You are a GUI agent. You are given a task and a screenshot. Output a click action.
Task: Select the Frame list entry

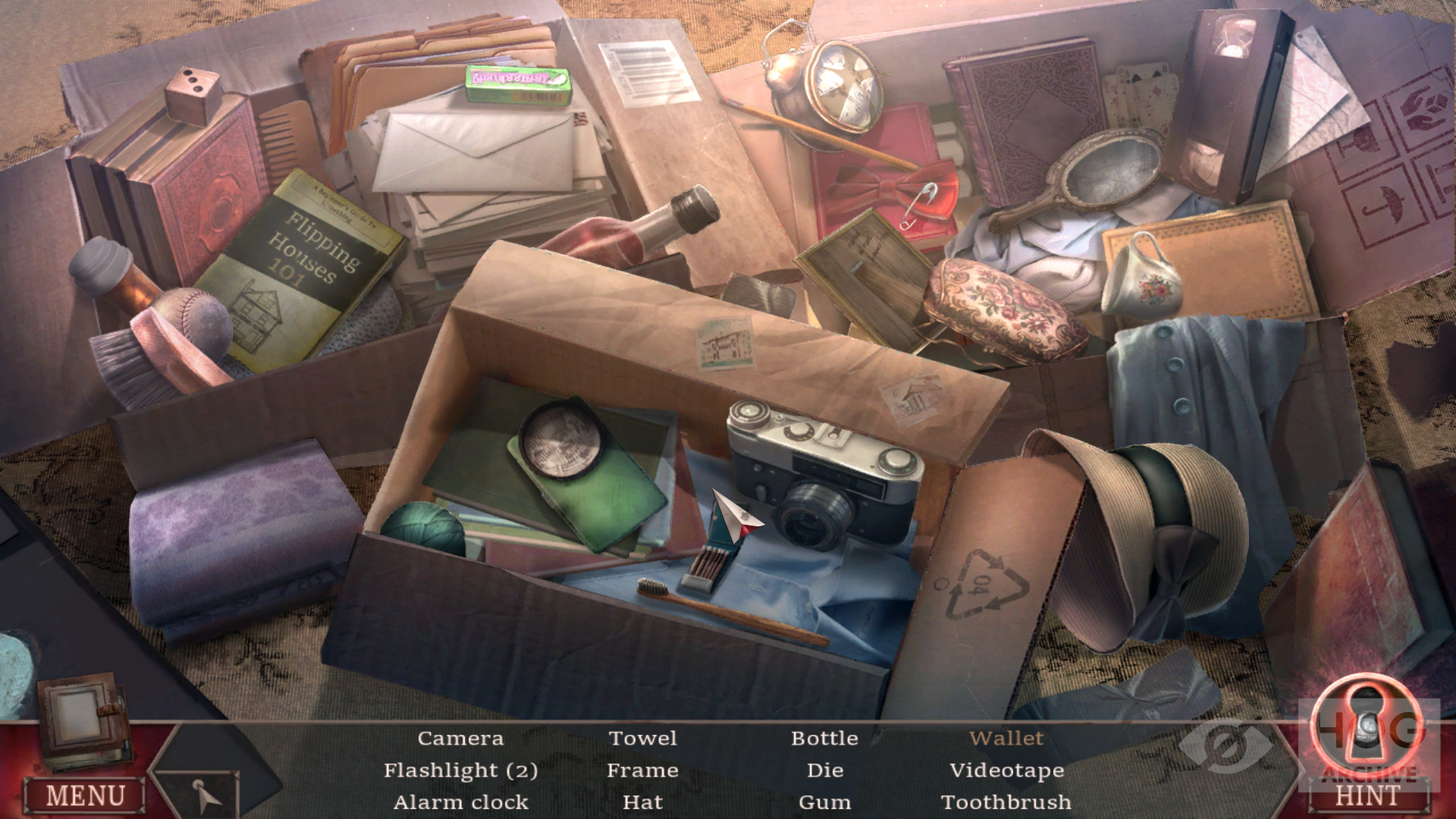643,770
